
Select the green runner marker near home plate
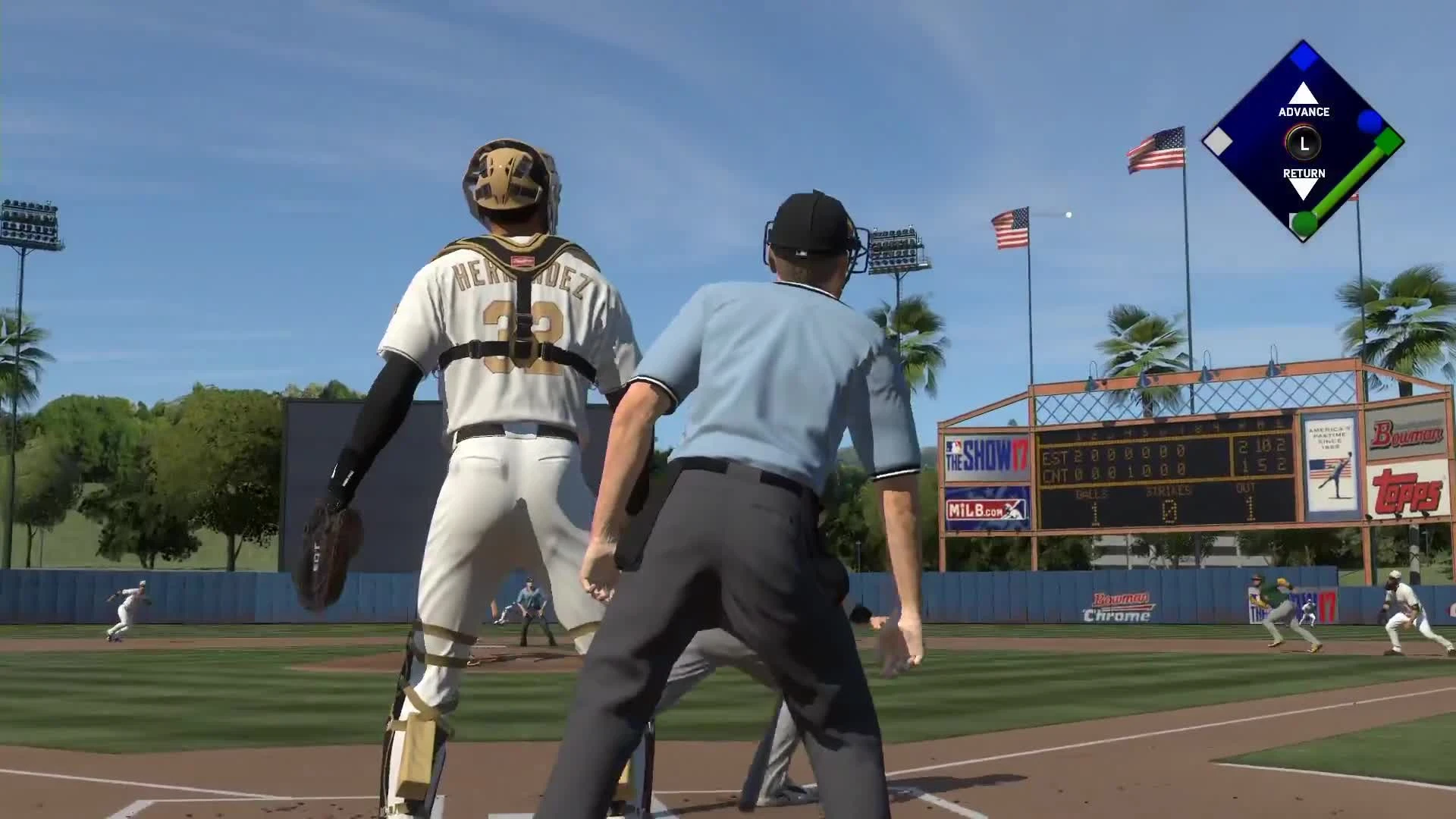(x=1304, y=224)
